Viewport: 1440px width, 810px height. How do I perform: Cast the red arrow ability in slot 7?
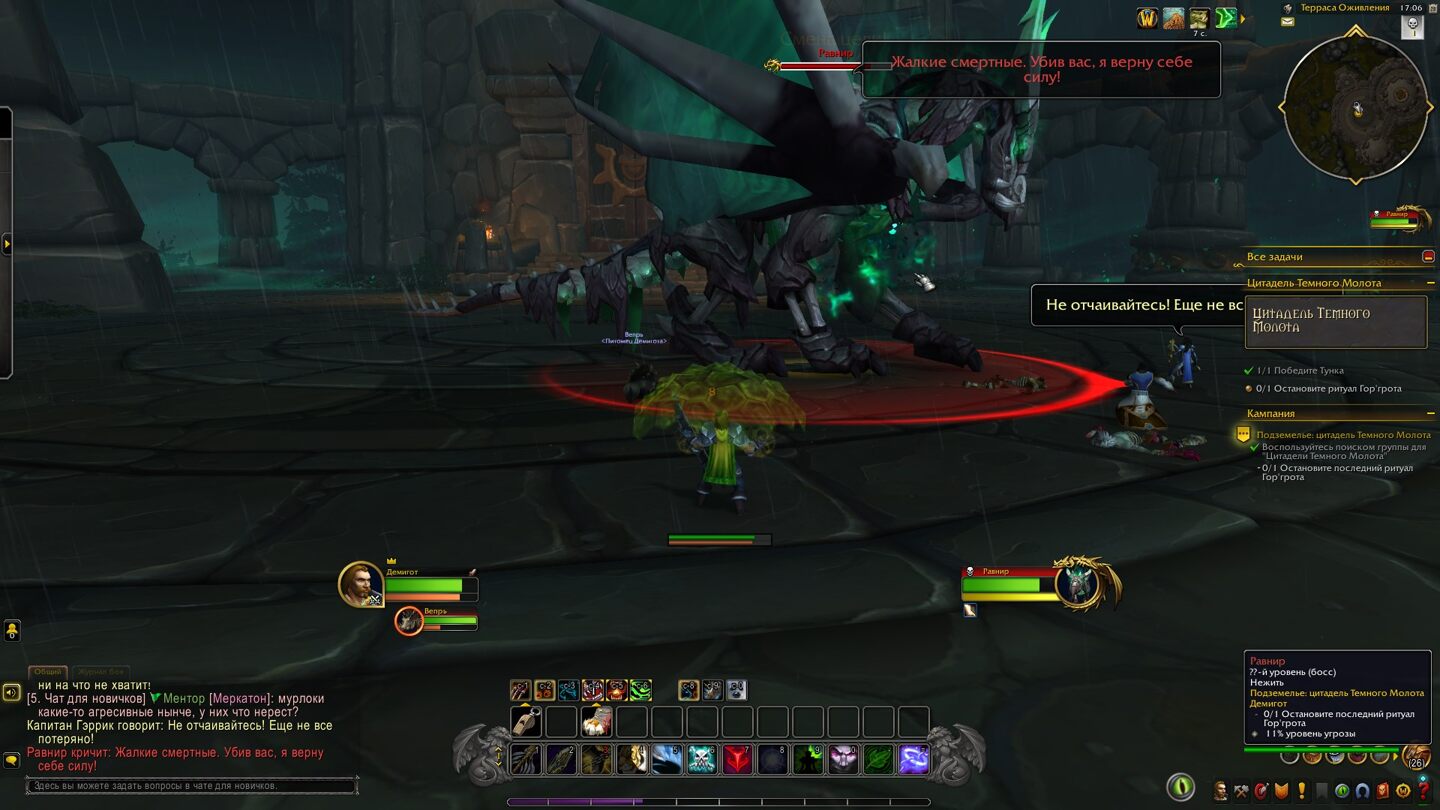click(737, 760)
